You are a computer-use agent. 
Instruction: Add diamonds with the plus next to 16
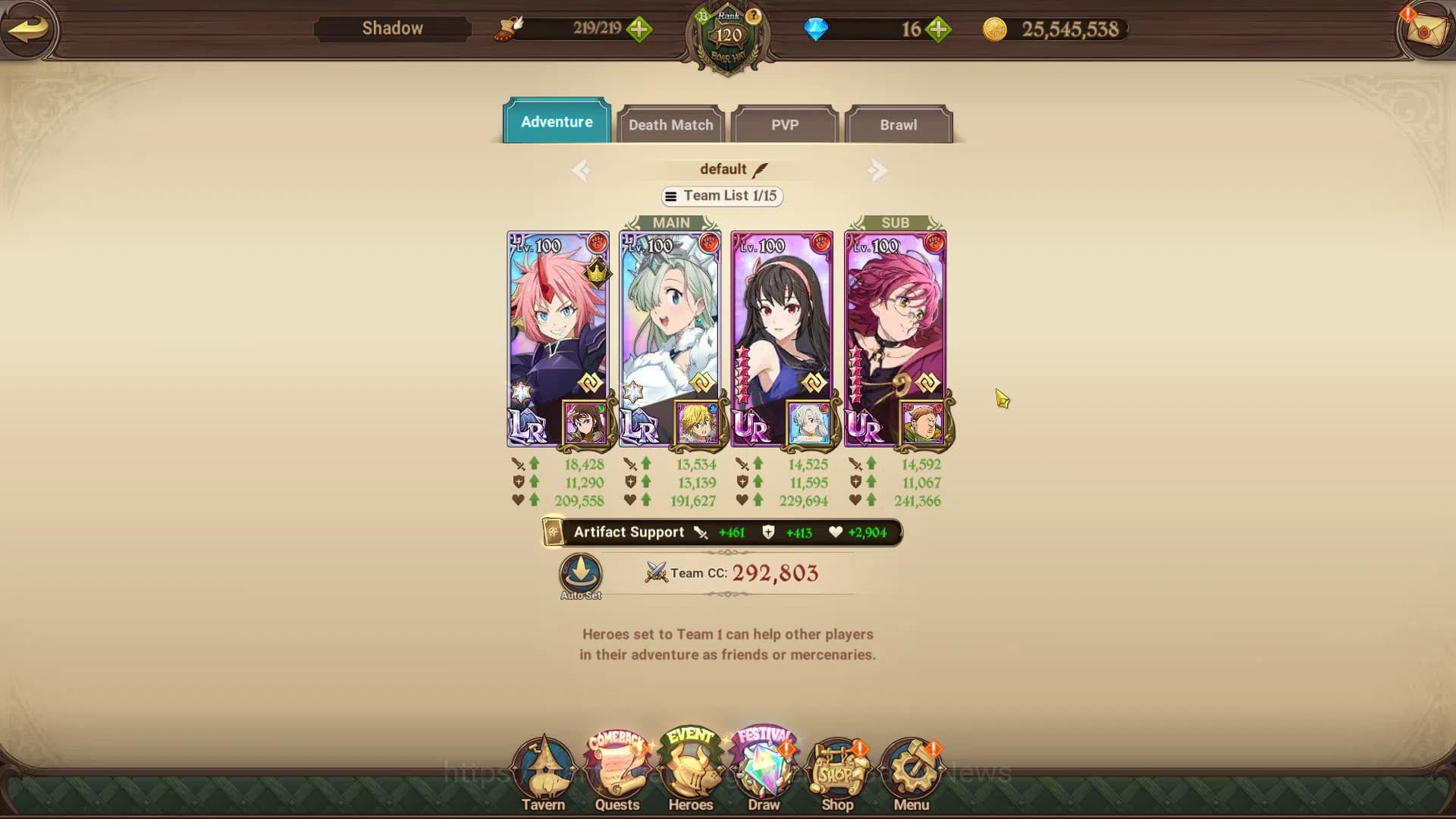coord(939,30)
